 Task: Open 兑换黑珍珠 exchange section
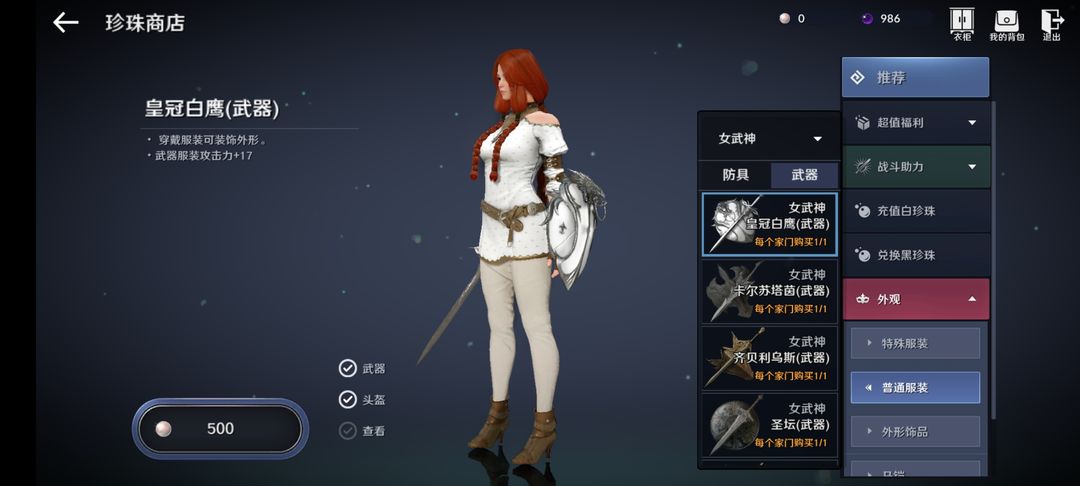click(916, 255)
